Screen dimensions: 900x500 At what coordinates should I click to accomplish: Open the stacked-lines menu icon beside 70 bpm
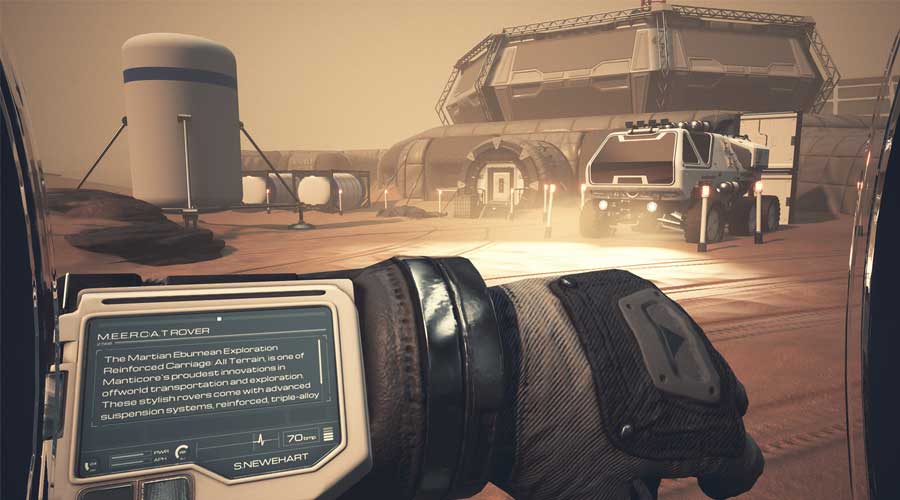[328, 434]
